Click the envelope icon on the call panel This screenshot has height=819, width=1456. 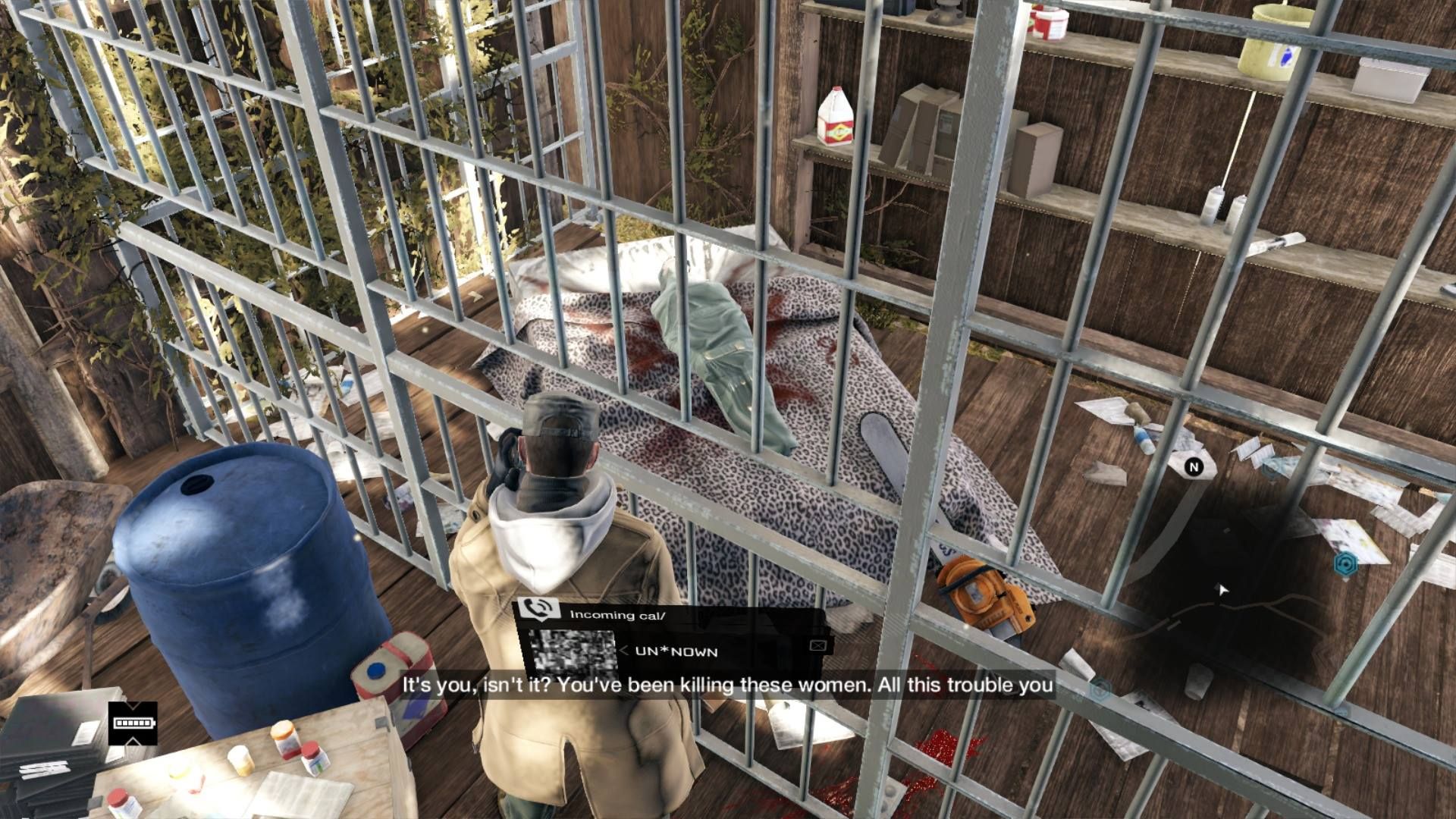(817, 645)
